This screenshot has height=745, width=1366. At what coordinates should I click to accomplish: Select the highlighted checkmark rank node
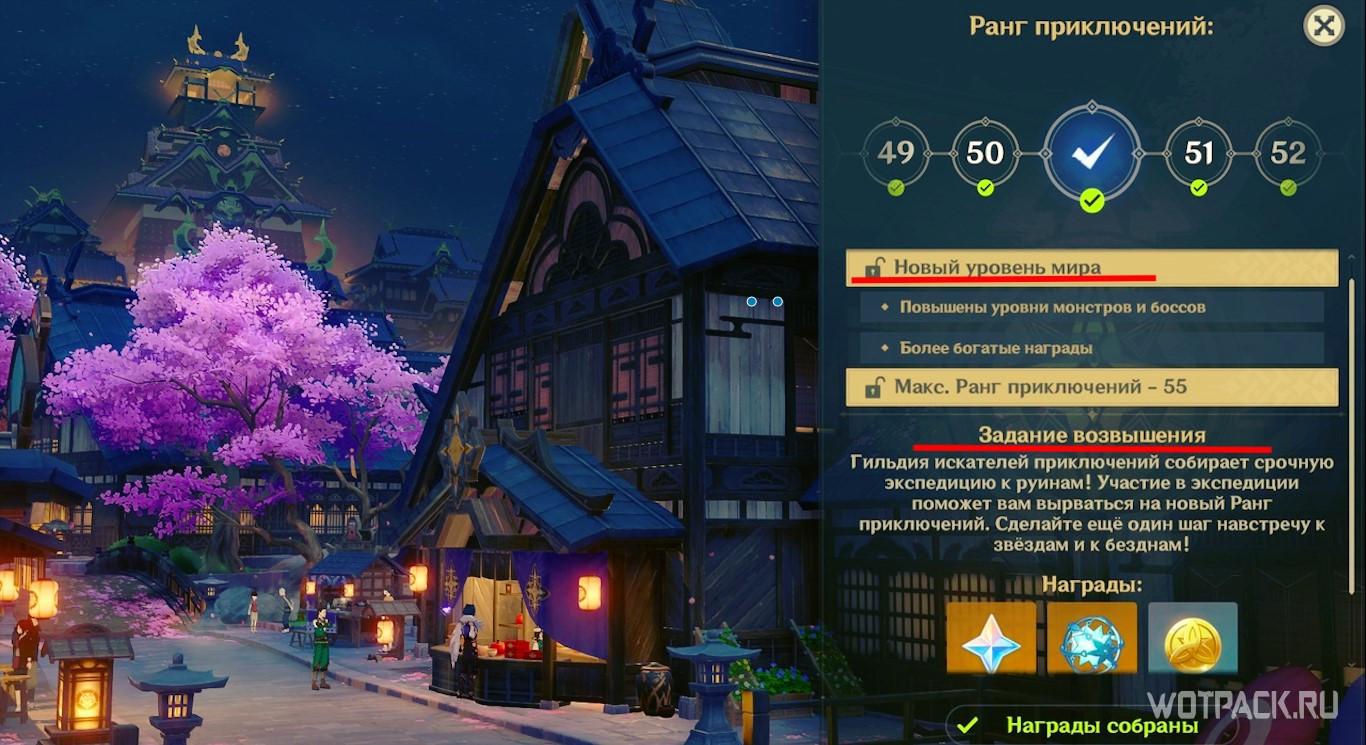1092,153
